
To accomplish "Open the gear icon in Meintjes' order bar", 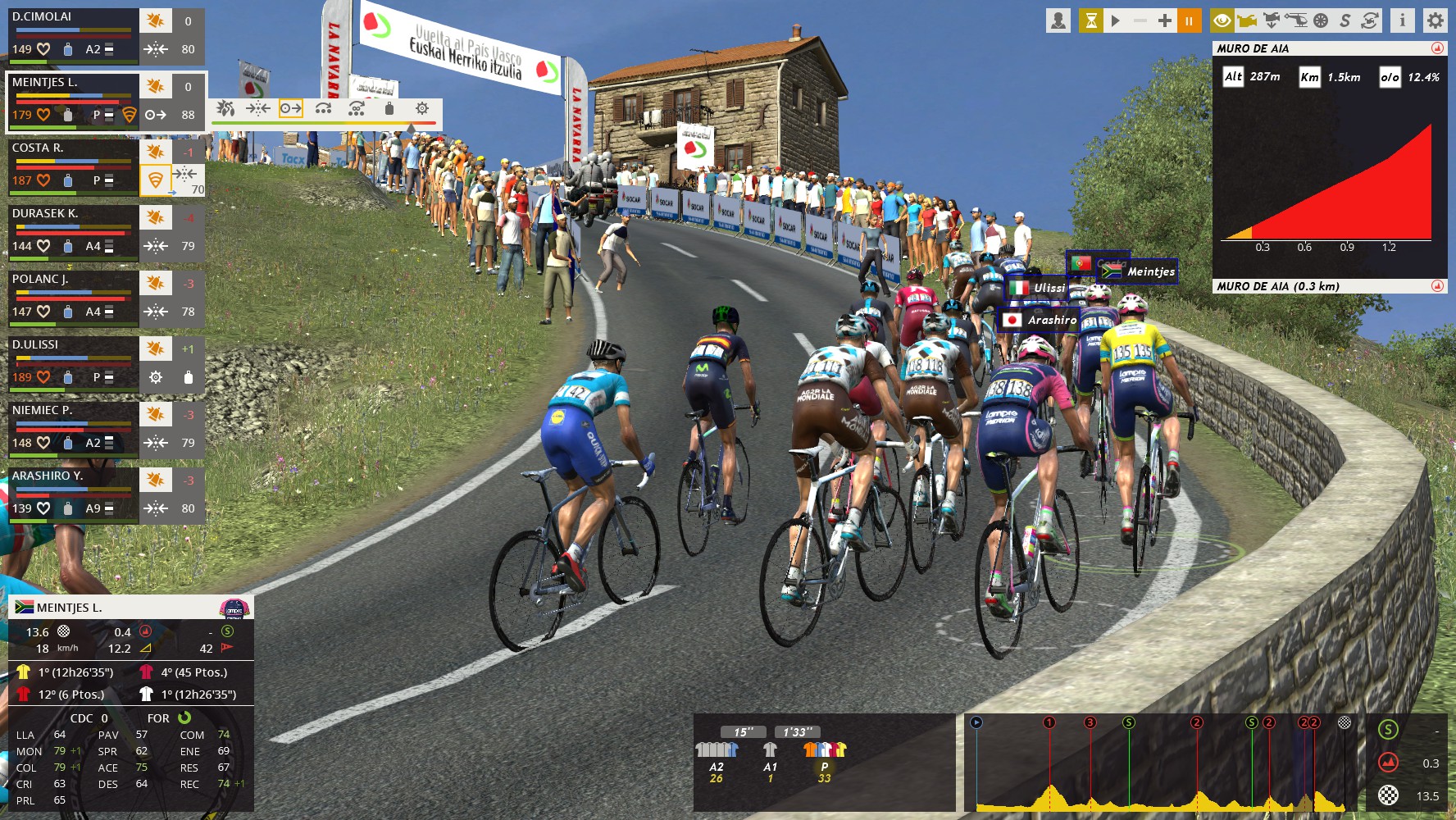I will point(422,109).
